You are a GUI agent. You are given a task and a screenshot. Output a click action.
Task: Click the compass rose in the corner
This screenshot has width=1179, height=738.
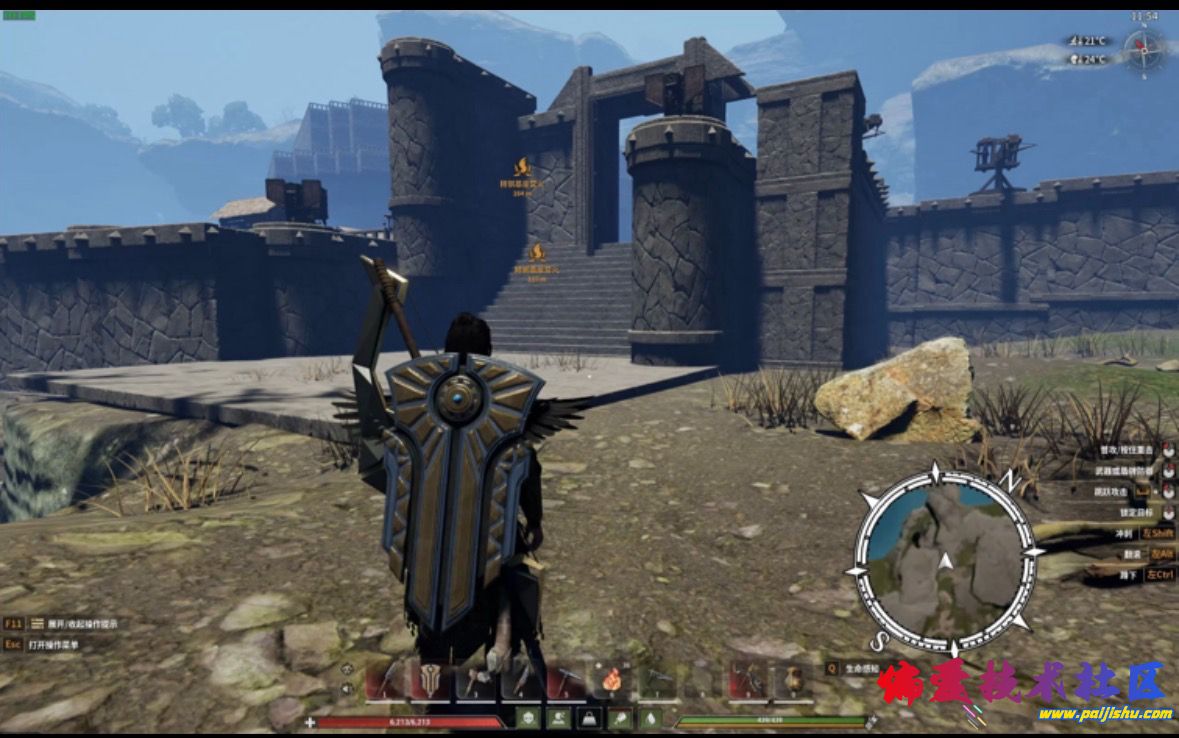pyautogui.click(x=1142, y=48)
